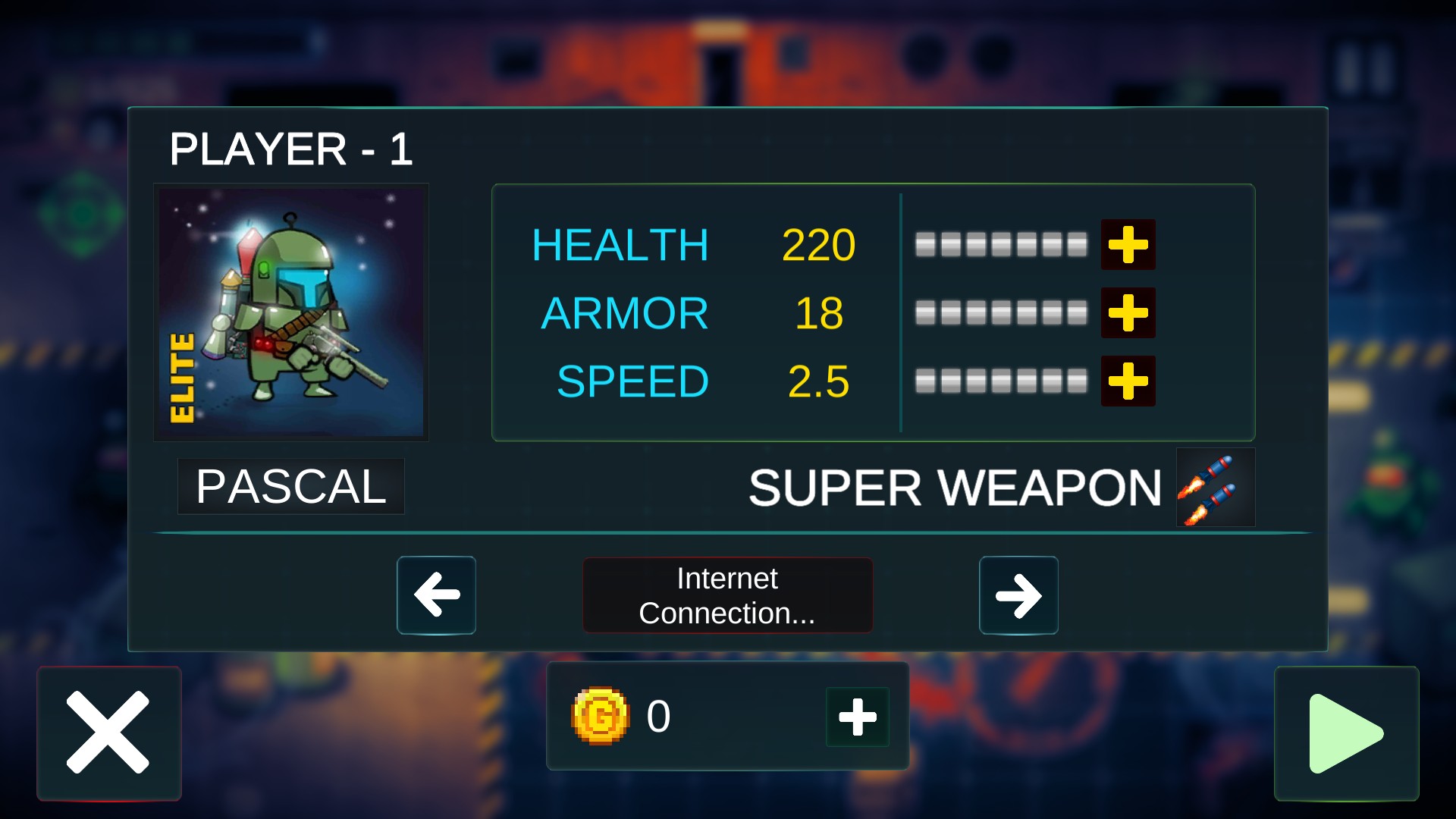The height and width of the screenshot is (819, 1456).
Task: Close the player select screen
Action: click(108, 733)
